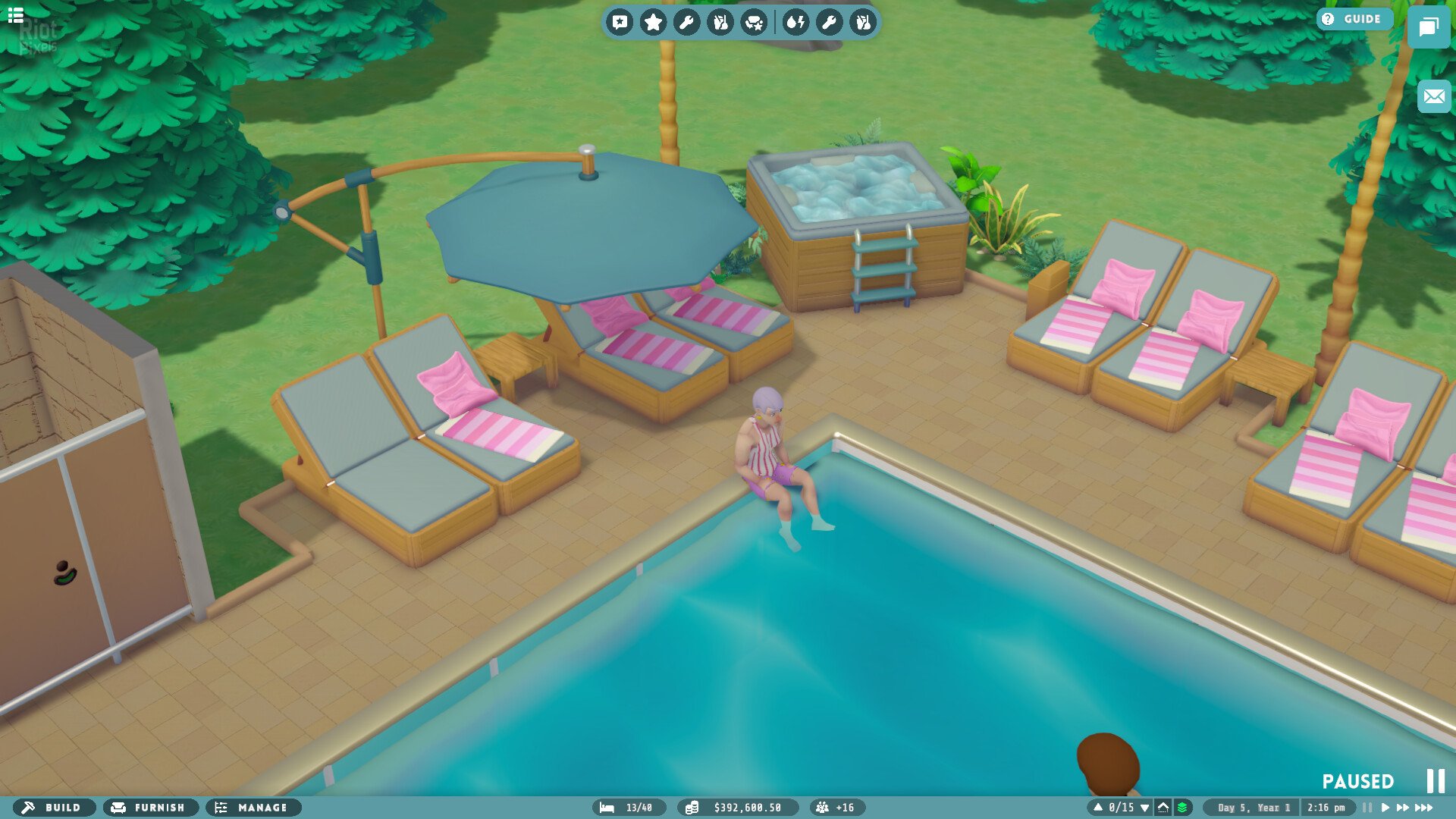1456x819 pixels.
Task: Pause the game from the bottom right controls
Action: pos(1366,808)
